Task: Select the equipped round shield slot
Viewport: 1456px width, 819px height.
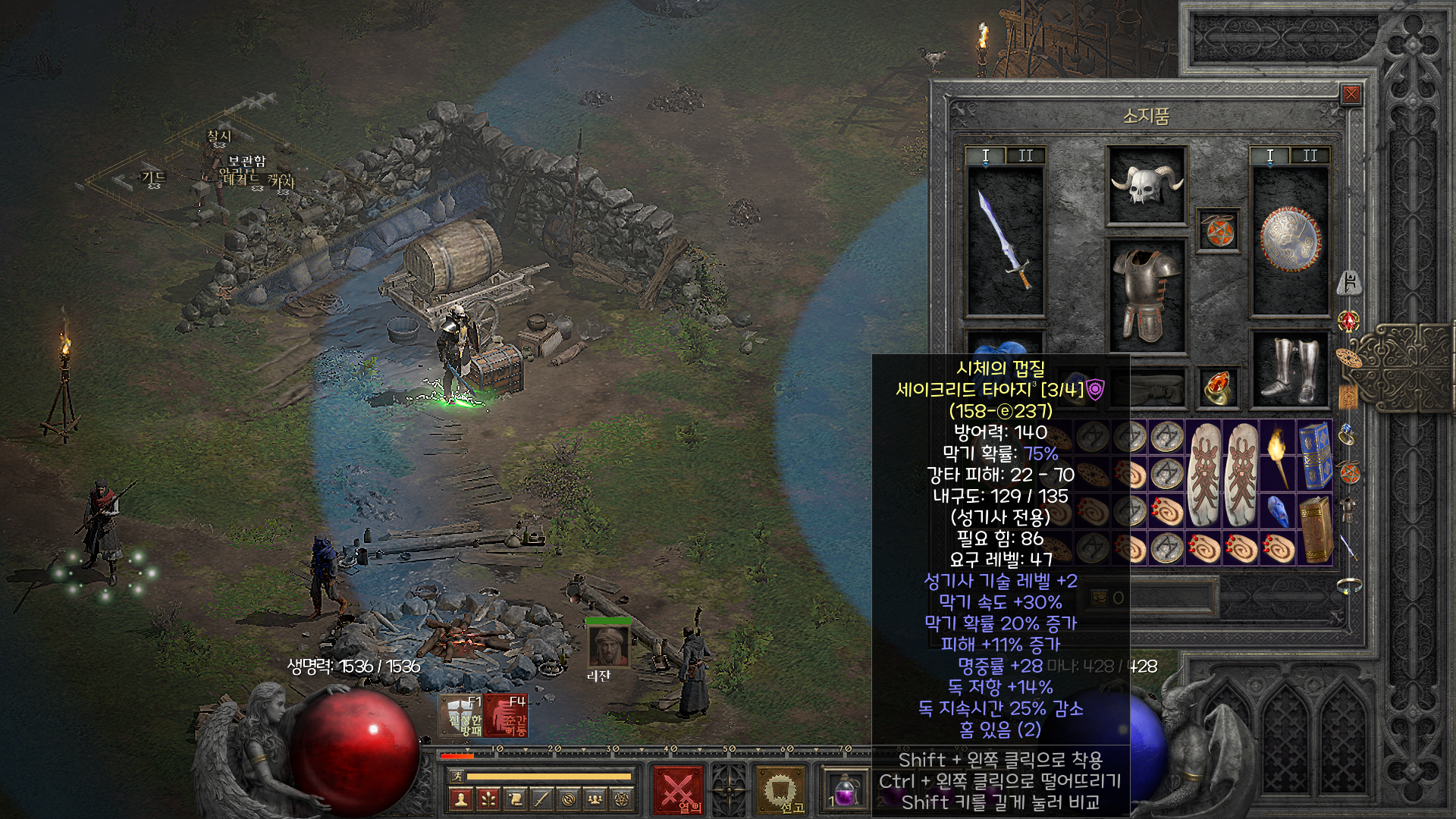Action: click(1290, 241)
